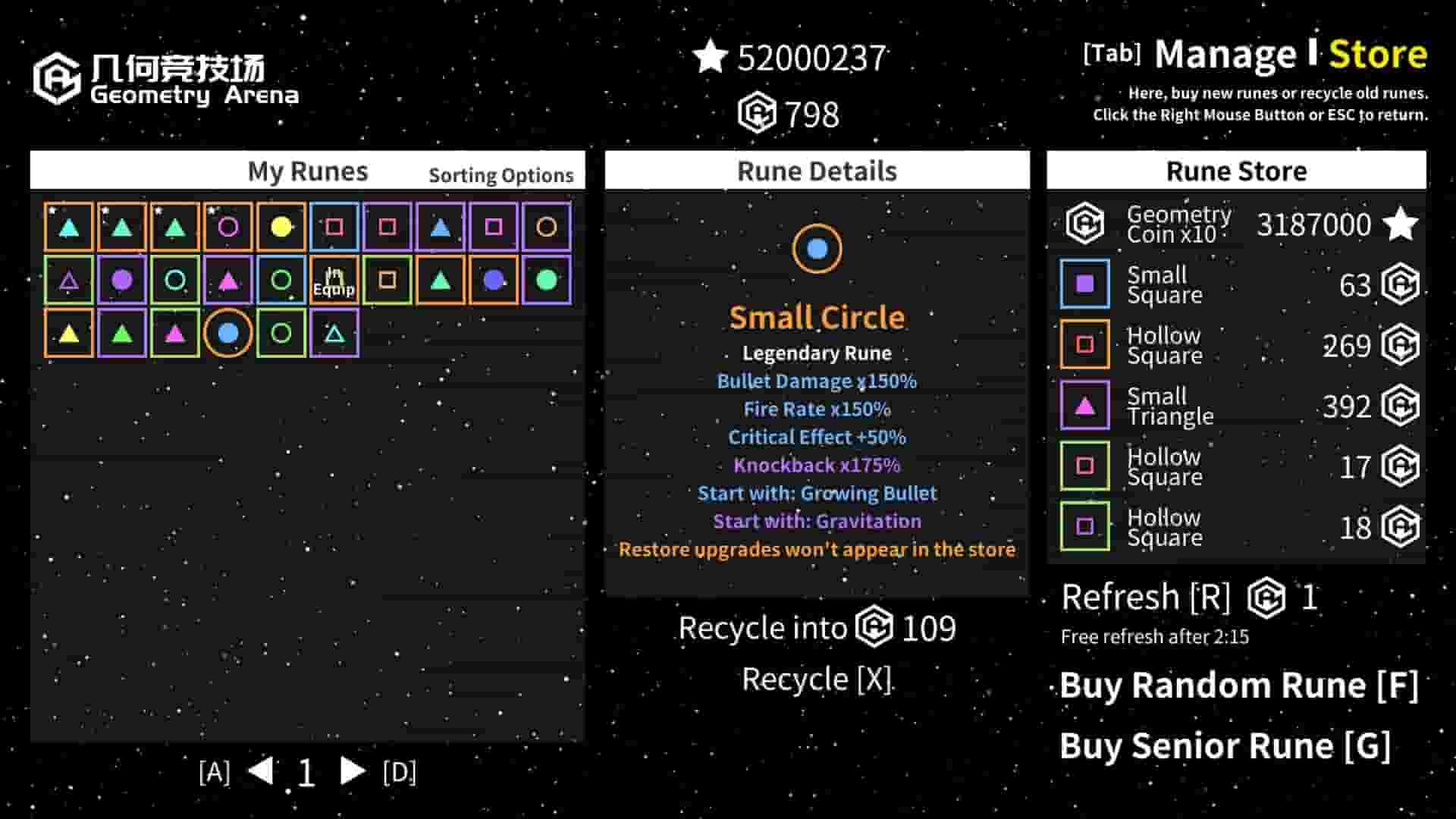Select the Small Triangle rune priced 392
1456x819 pixels.
[1228, 406]
